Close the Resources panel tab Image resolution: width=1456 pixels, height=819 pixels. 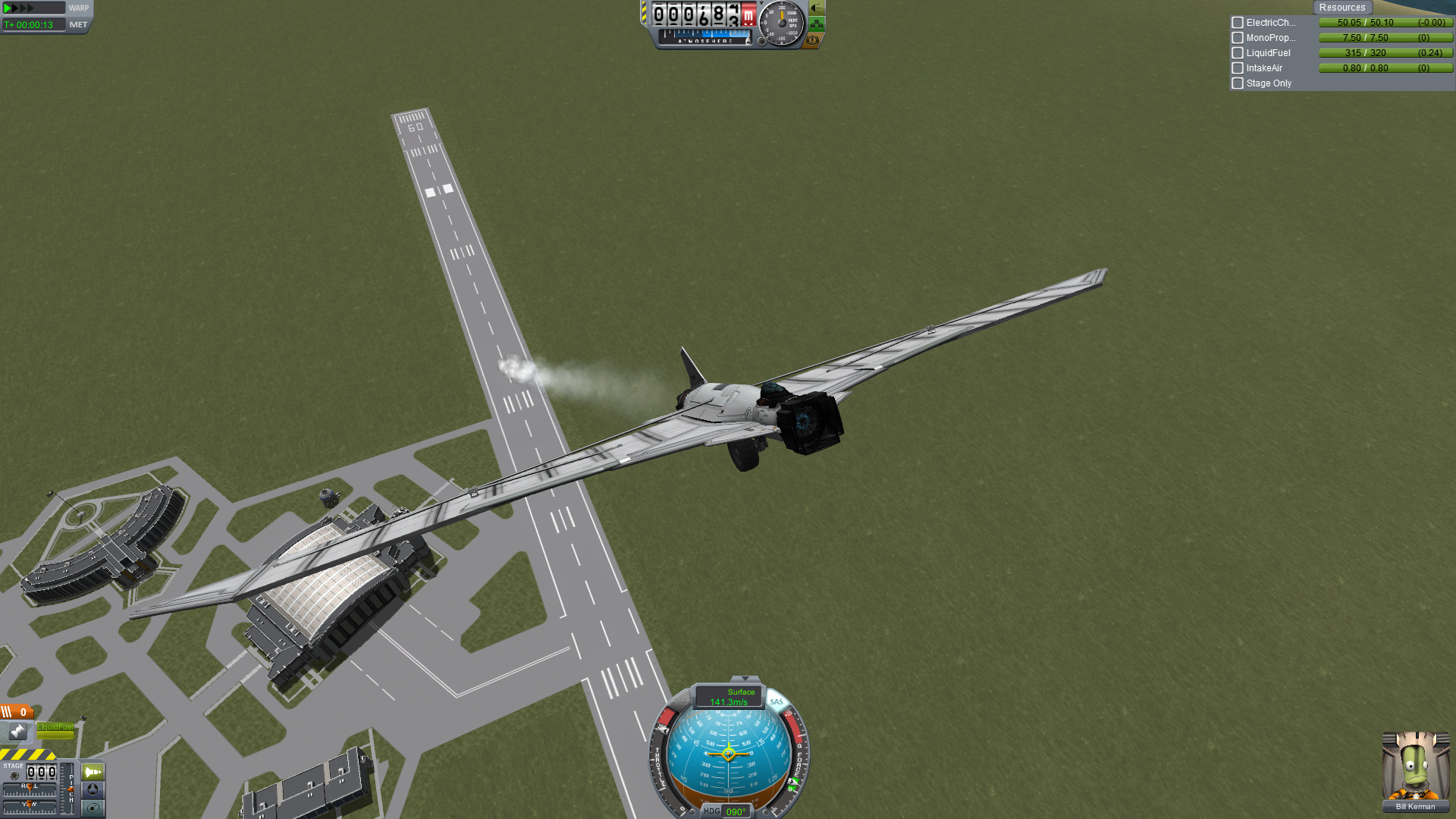(1341, 8)
